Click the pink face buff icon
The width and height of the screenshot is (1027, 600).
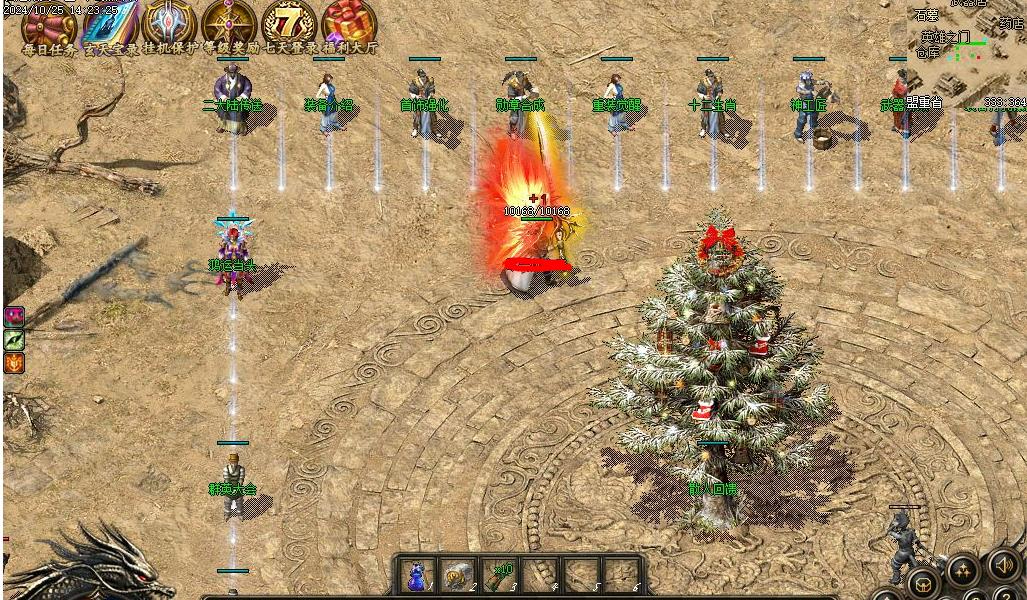(x=14, y=317)
